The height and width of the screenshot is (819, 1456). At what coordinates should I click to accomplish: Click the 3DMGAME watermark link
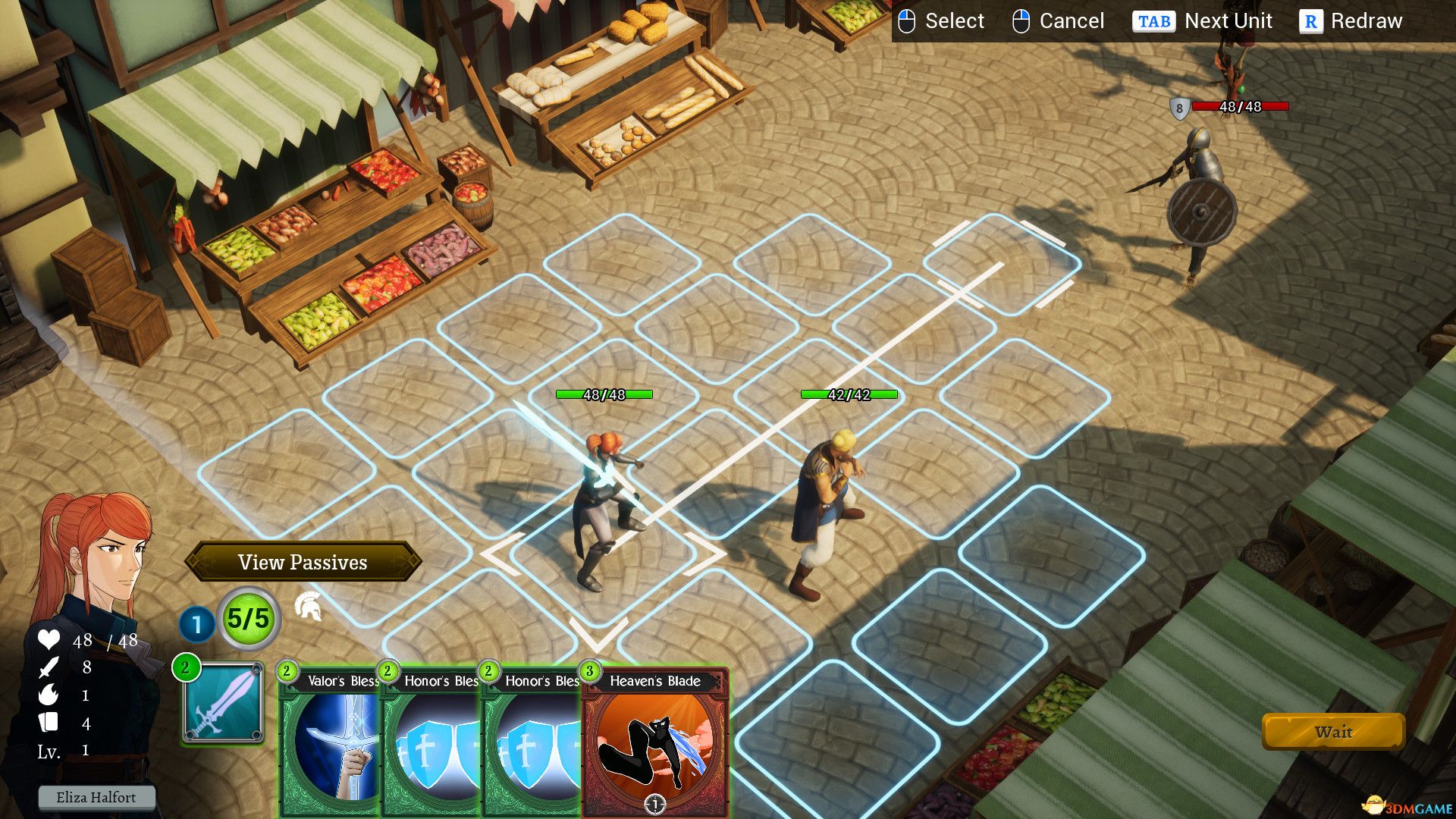1409,806
